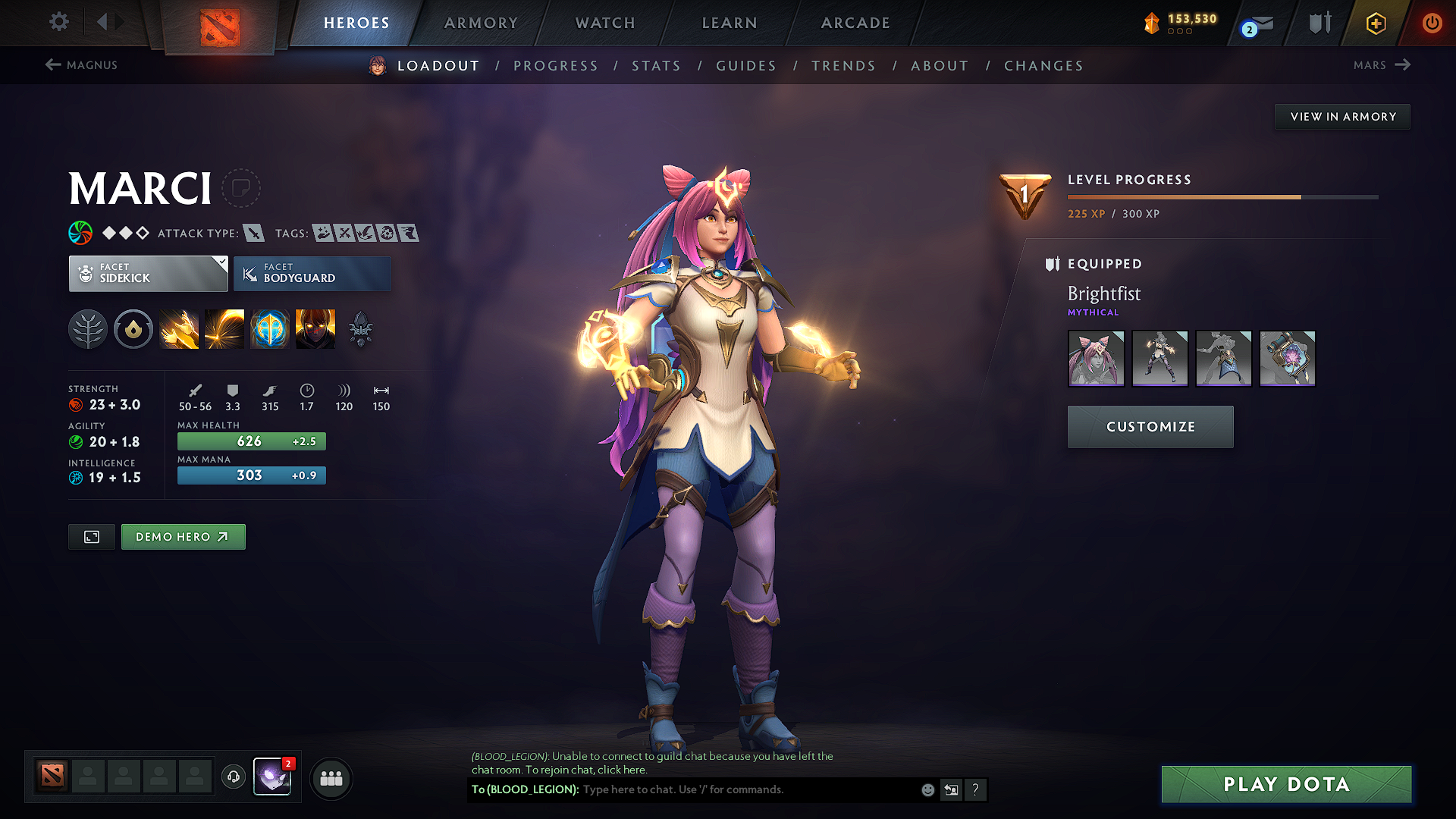Click the rejoin chat link
The width and height of the screenshot is (1456, 819).
pos(620,769)
